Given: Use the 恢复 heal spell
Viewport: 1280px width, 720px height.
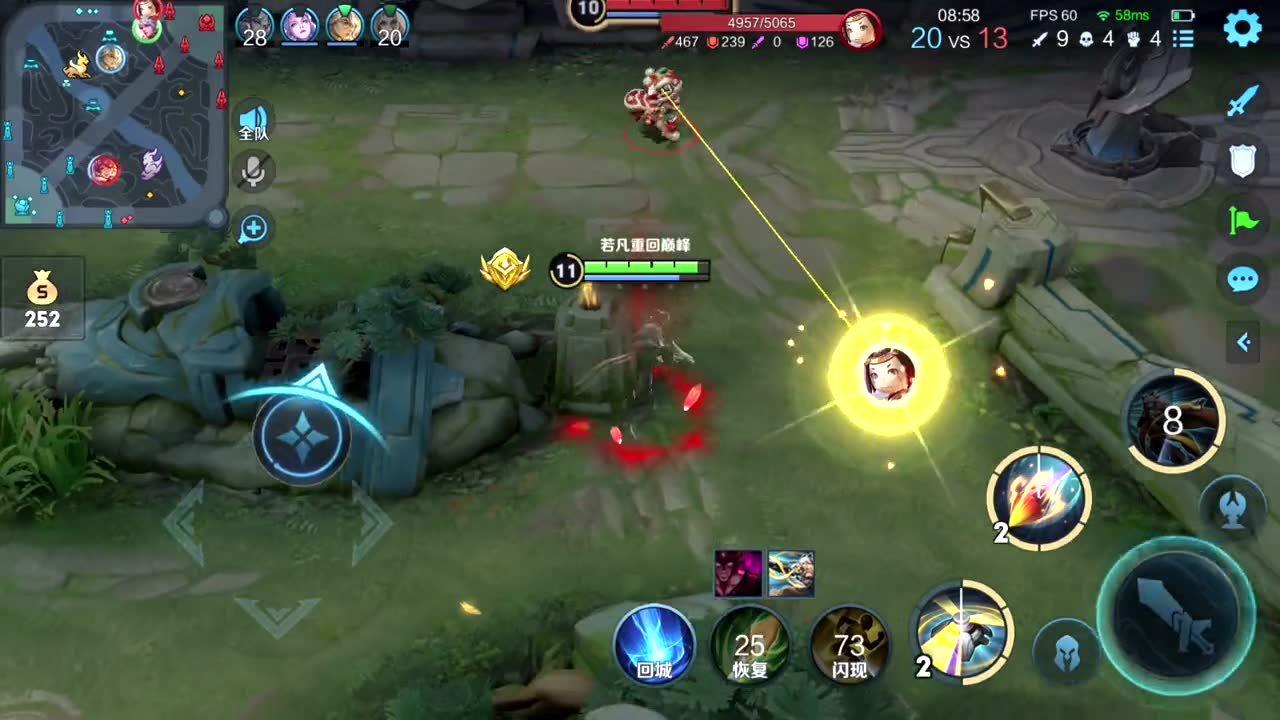Looking at the screenshot, I should click(x=750, y=644).
